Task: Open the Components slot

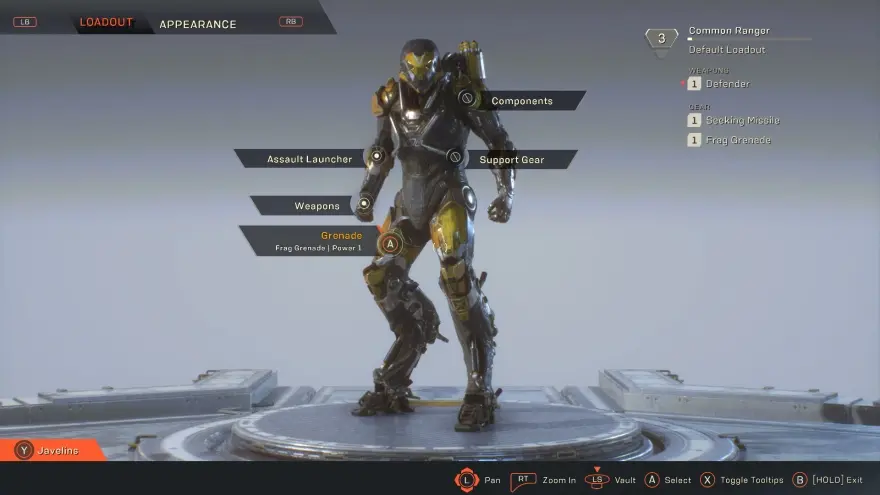Action: pyautogui.click(x=521, y=101)
